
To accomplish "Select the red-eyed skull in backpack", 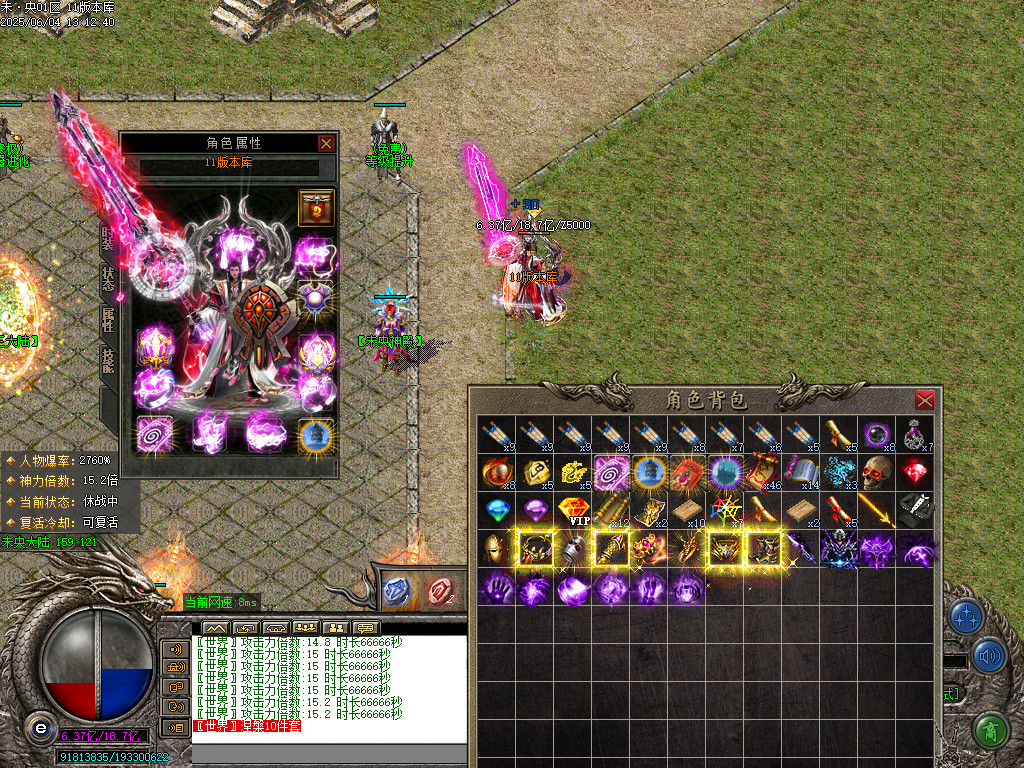I will [877, 471].
